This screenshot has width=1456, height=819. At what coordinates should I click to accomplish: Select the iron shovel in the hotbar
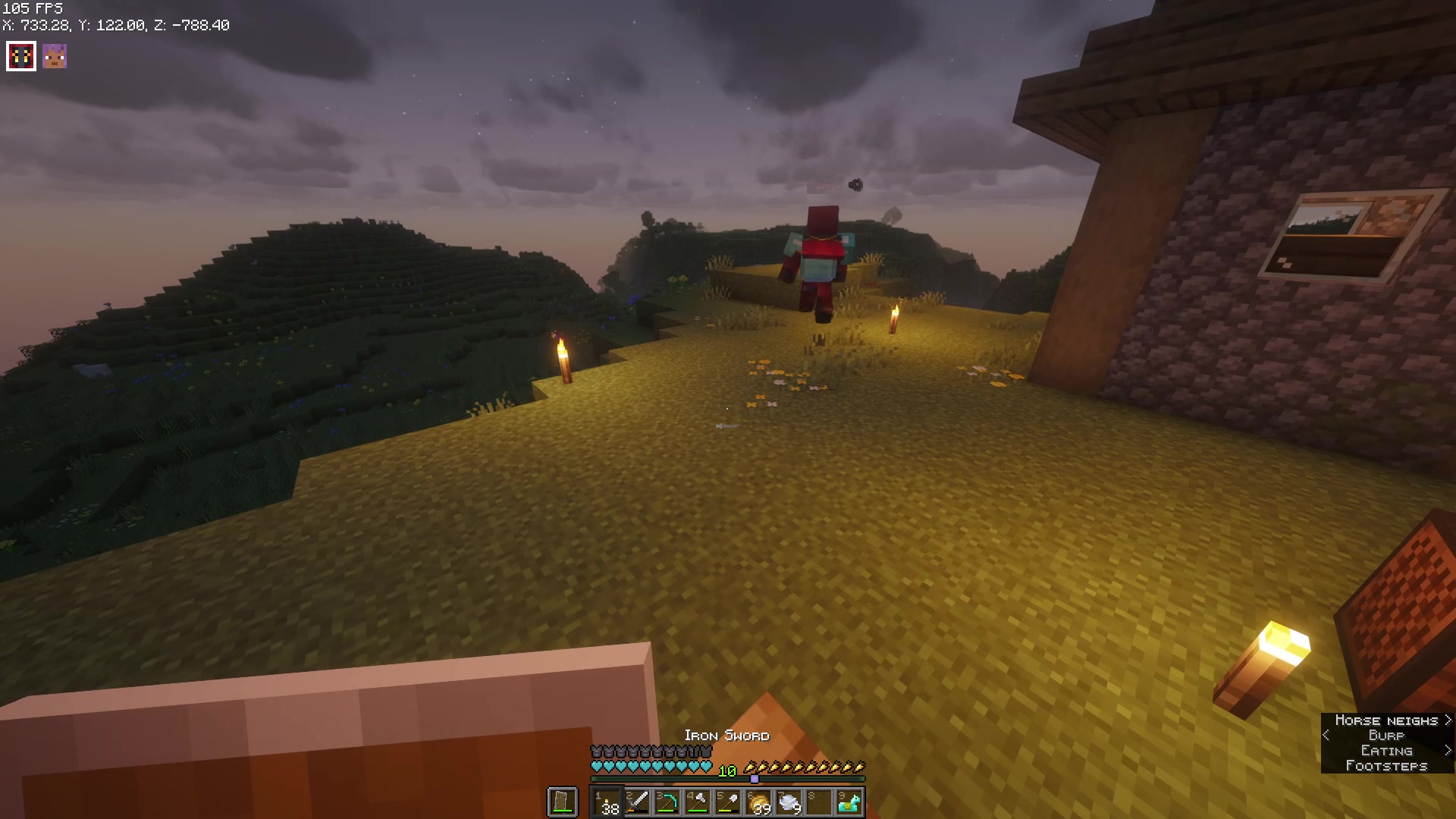[x=730, y=802]
